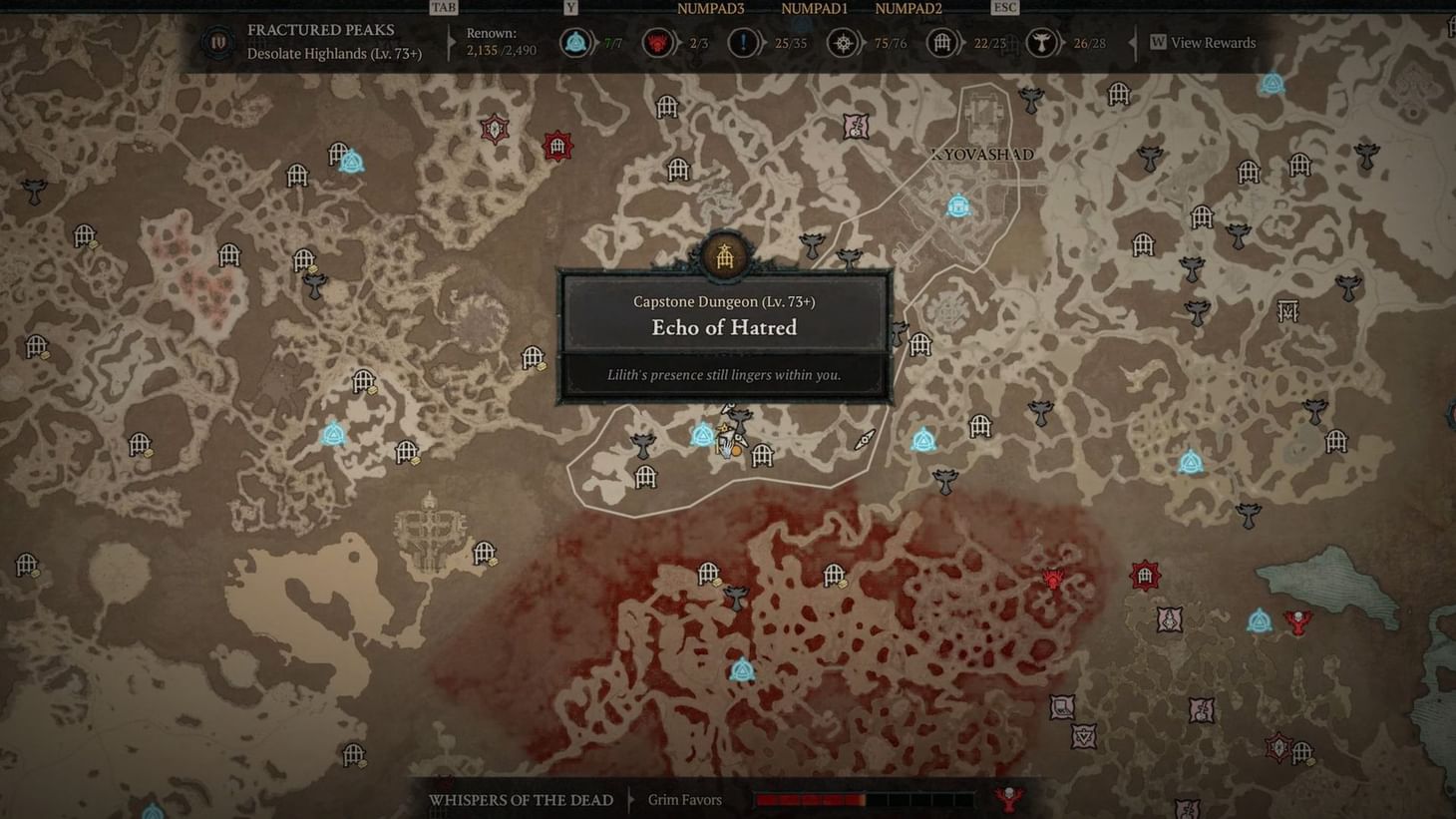Image resolution: width=1456 pixels, height=819 pixels.
Task: Select the Whispers of the Dead bar label
Action: click(x=521, y=800)
